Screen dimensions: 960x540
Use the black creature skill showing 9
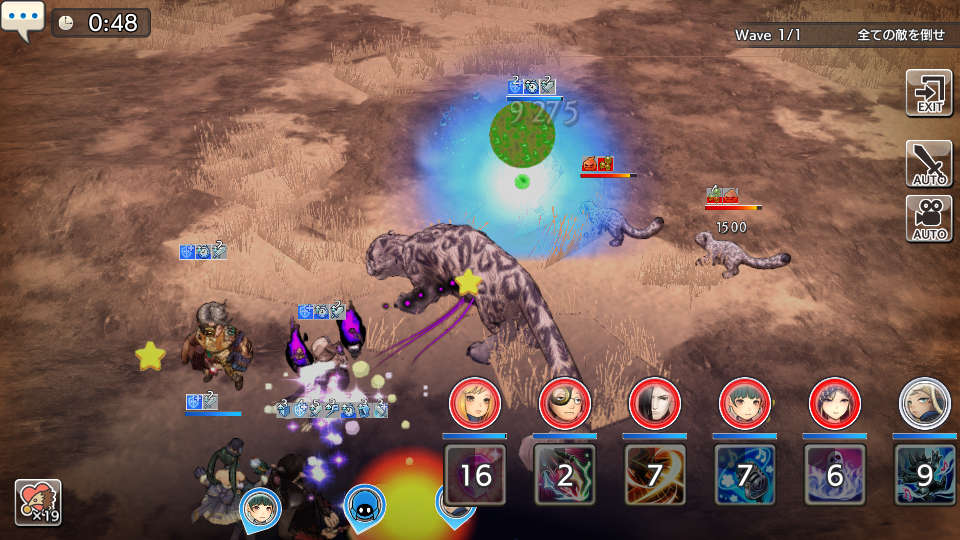925,474
